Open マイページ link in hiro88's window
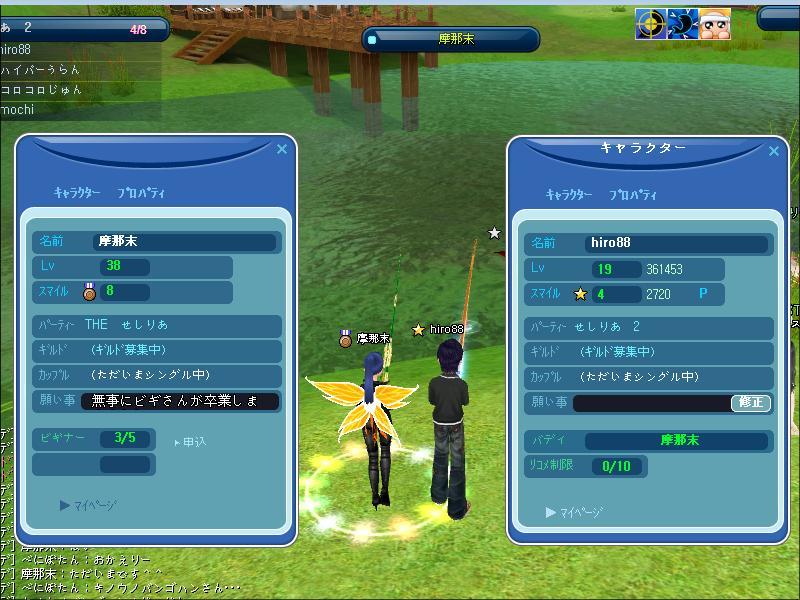The width and height of the screenshot is (800, 600). click(576, 512)
